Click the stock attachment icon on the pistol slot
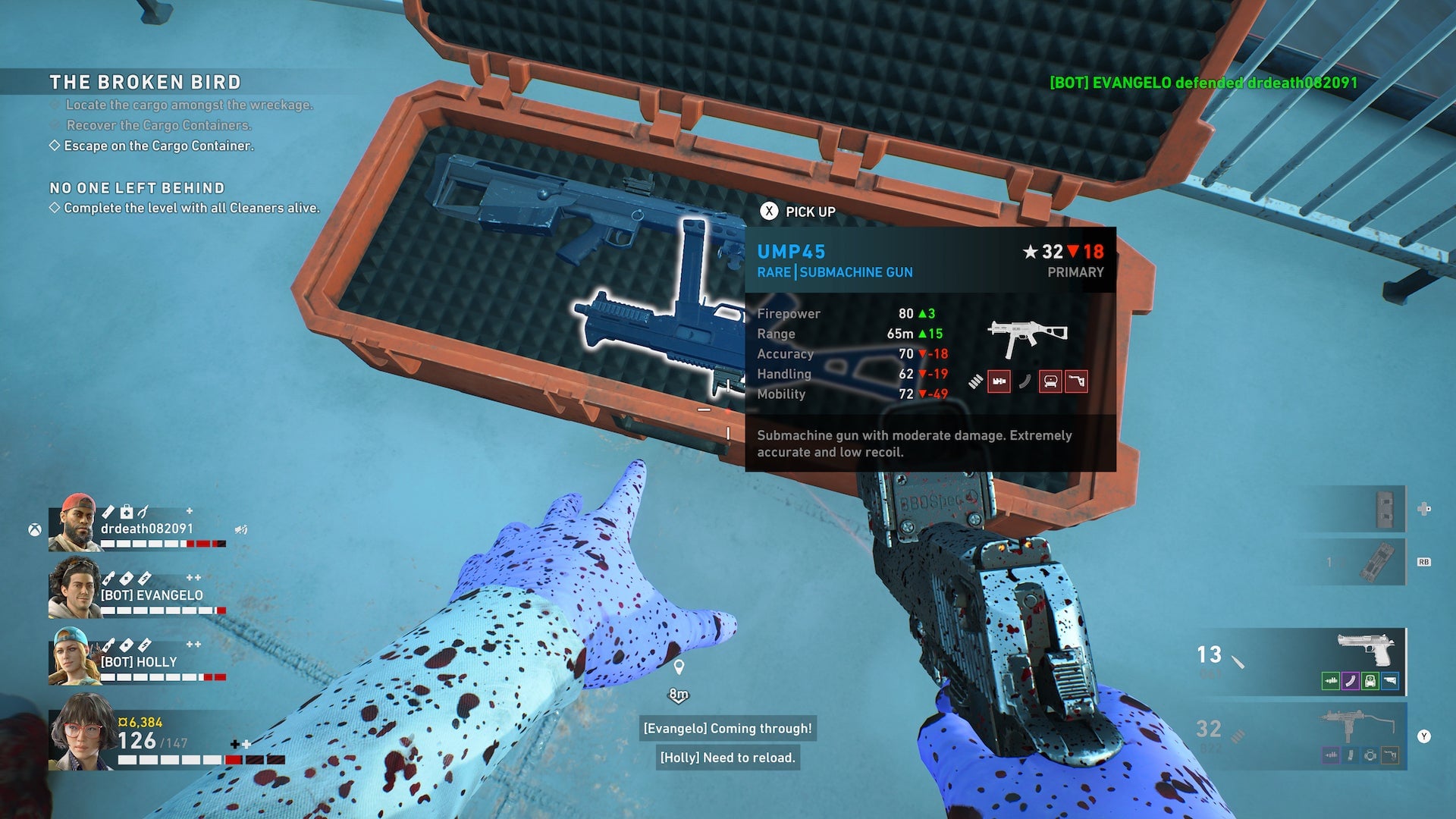 (x=1390, y=680)
